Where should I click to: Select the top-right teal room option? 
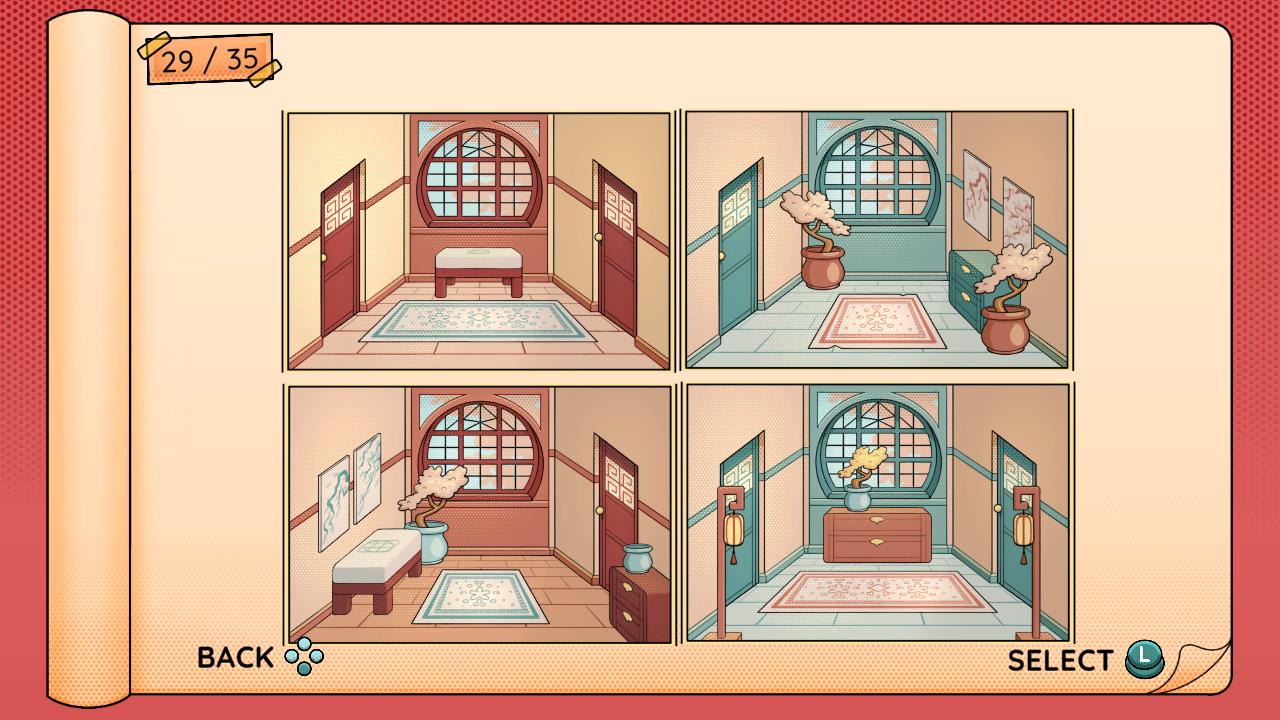tap(877, 240)
